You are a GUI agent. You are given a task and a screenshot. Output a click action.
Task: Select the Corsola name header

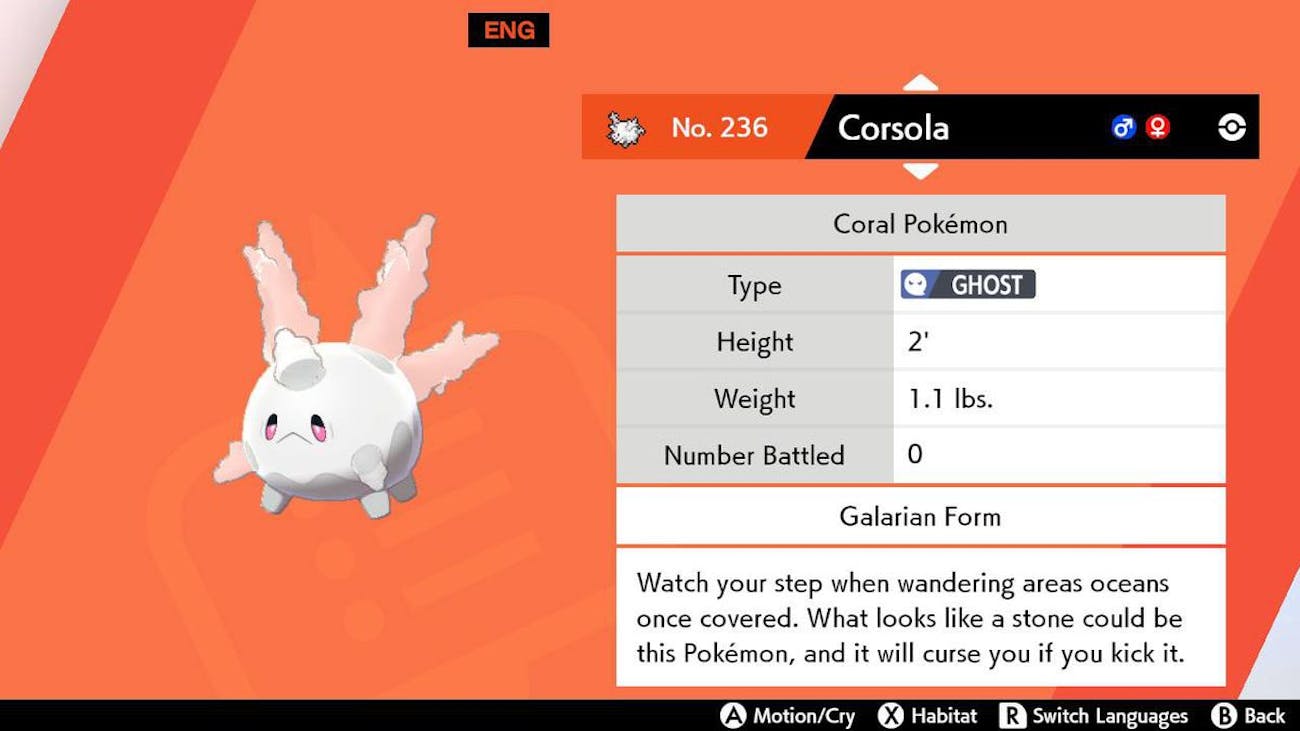pyautogui.click(x=891, y=128)
